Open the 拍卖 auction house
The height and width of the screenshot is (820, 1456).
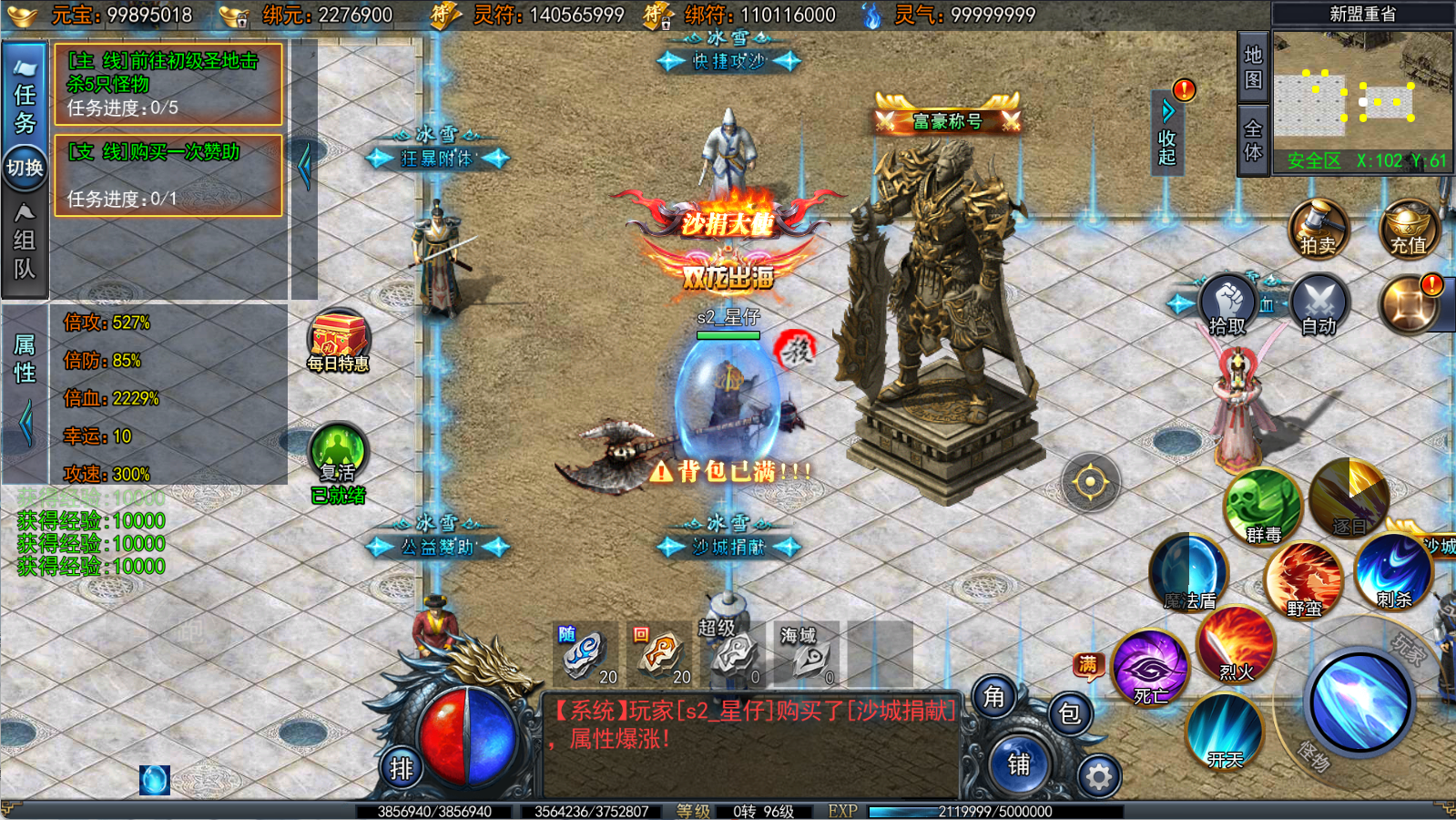pos(1318,228)
